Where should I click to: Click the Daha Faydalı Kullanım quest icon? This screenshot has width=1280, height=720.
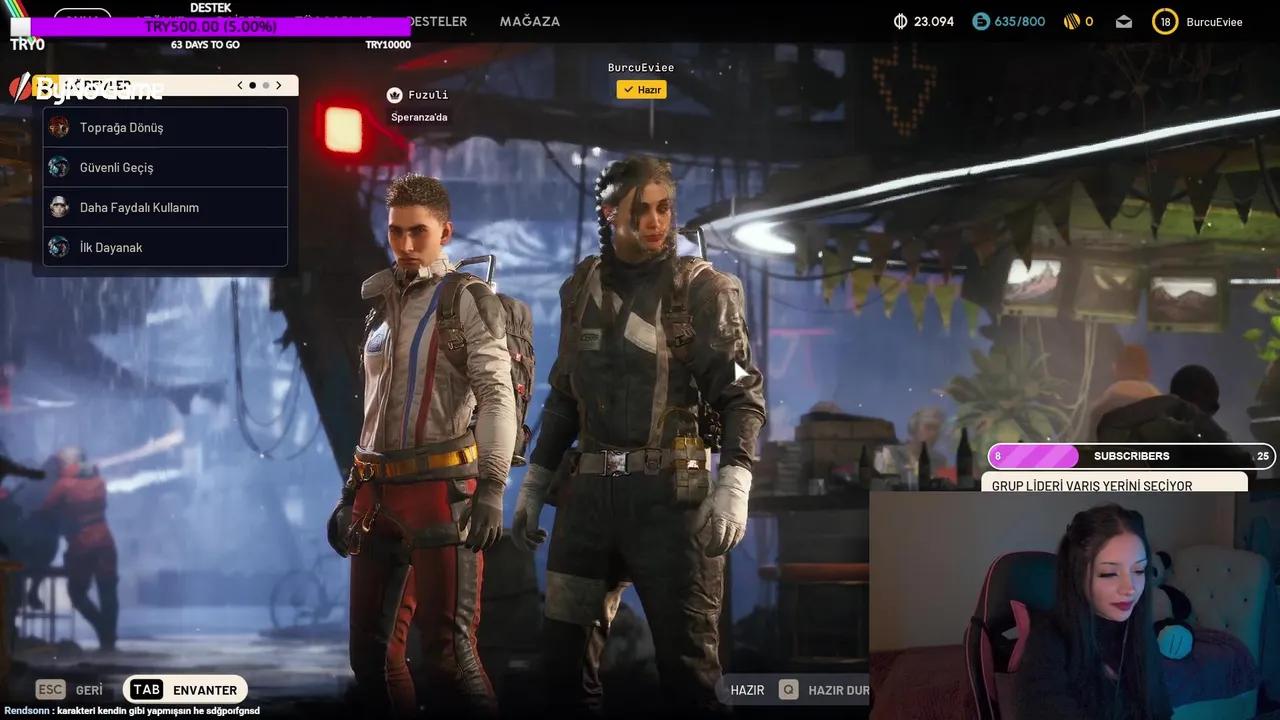click(x=59, y=207)
